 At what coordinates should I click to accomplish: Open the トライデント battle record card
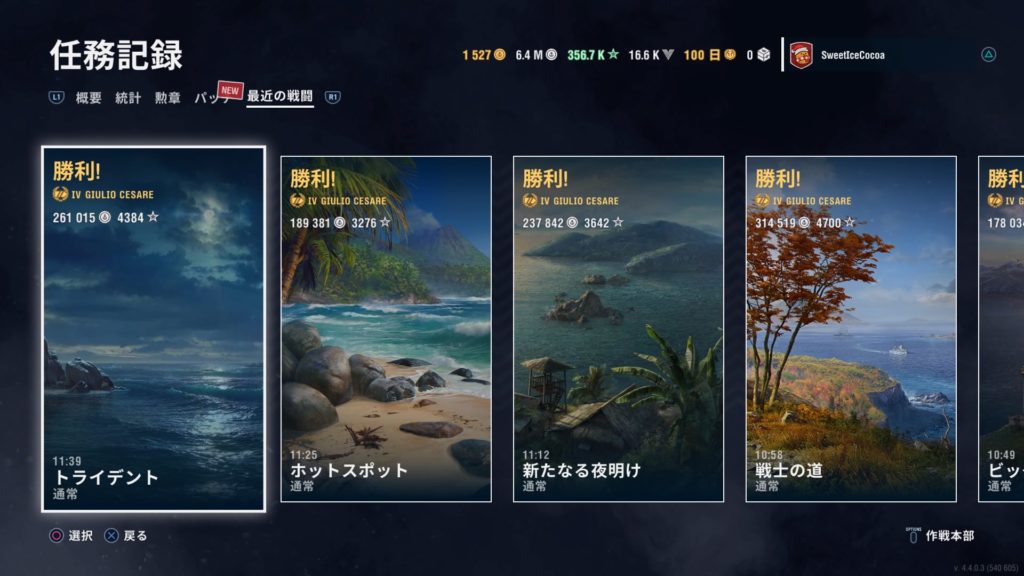(154, 329)
